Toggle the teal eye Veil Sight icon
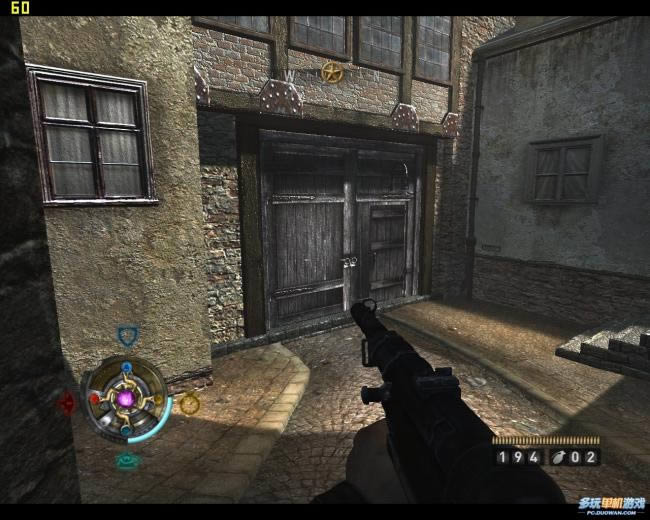This screenshot has height=520, width=650. click(126, 461)
